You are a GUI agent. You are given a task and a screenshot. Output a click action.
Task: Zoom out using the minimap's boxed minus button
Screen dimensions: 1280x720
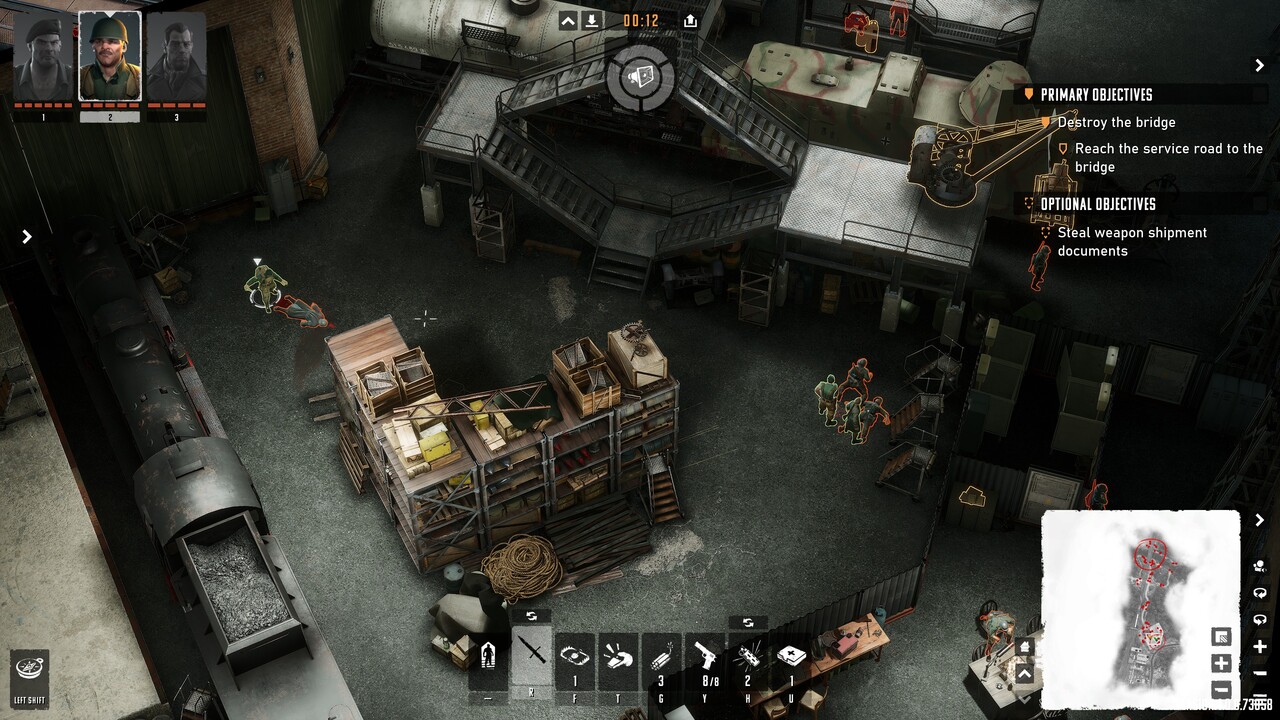[1221, 690]
